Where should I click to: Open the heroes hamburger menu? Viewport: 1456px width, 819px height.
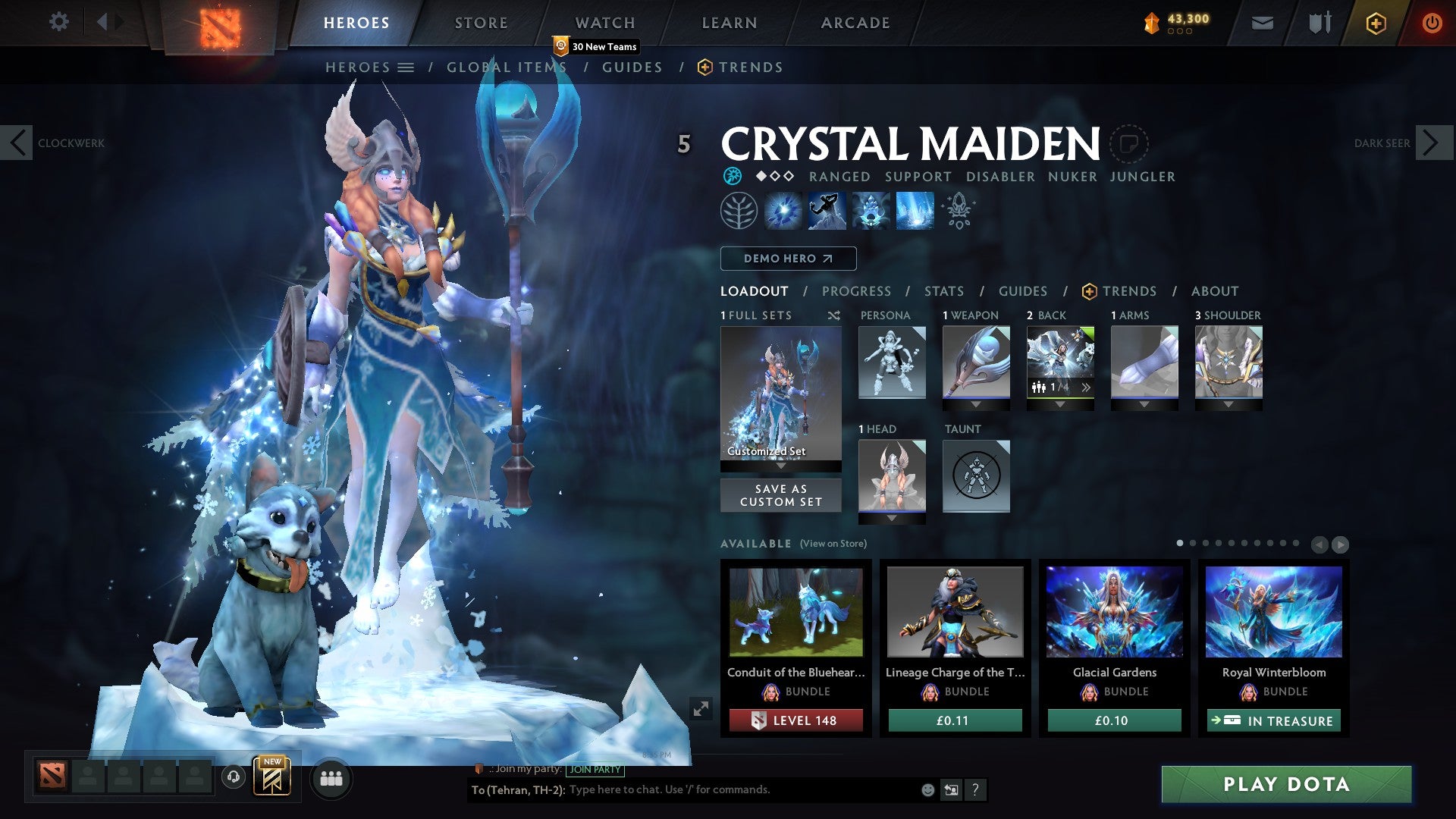click(407, 67)
